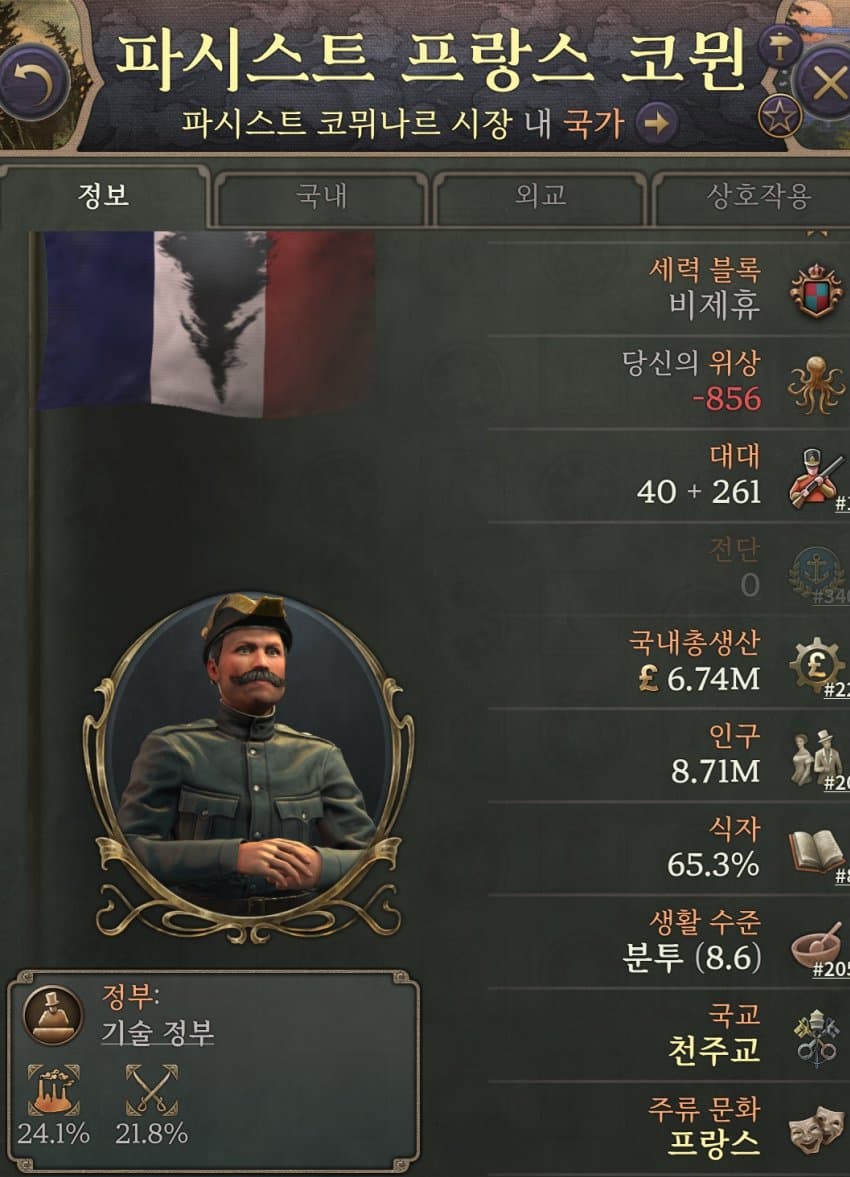Image resolution: width=850 pixels, height=1177 pixels.
Task: Click the power bloc shield icon
Action: pyautogui.click(x=815, y=290)
